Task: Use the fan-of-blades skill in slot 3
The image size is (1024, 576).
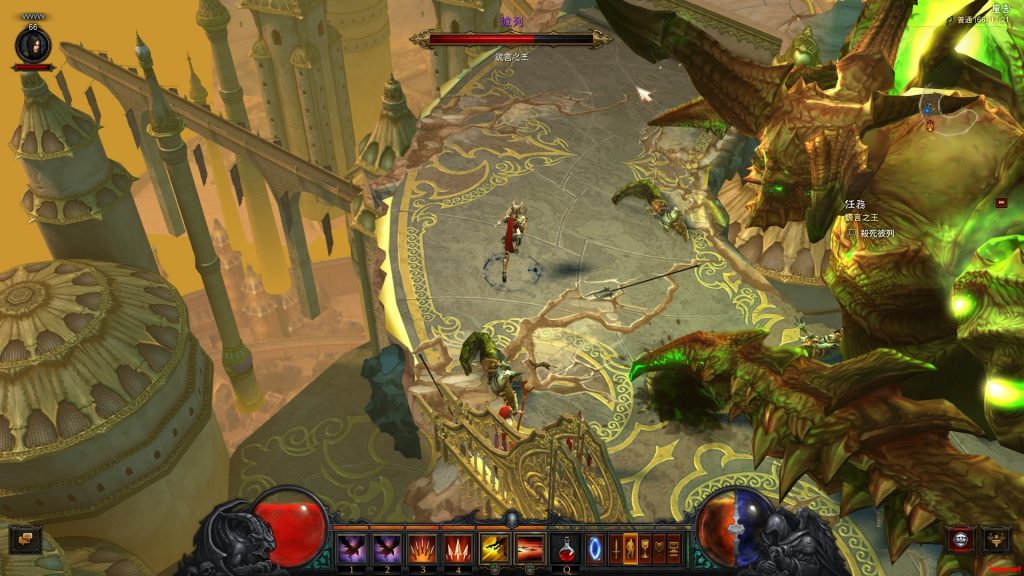Action: (422, 548)
